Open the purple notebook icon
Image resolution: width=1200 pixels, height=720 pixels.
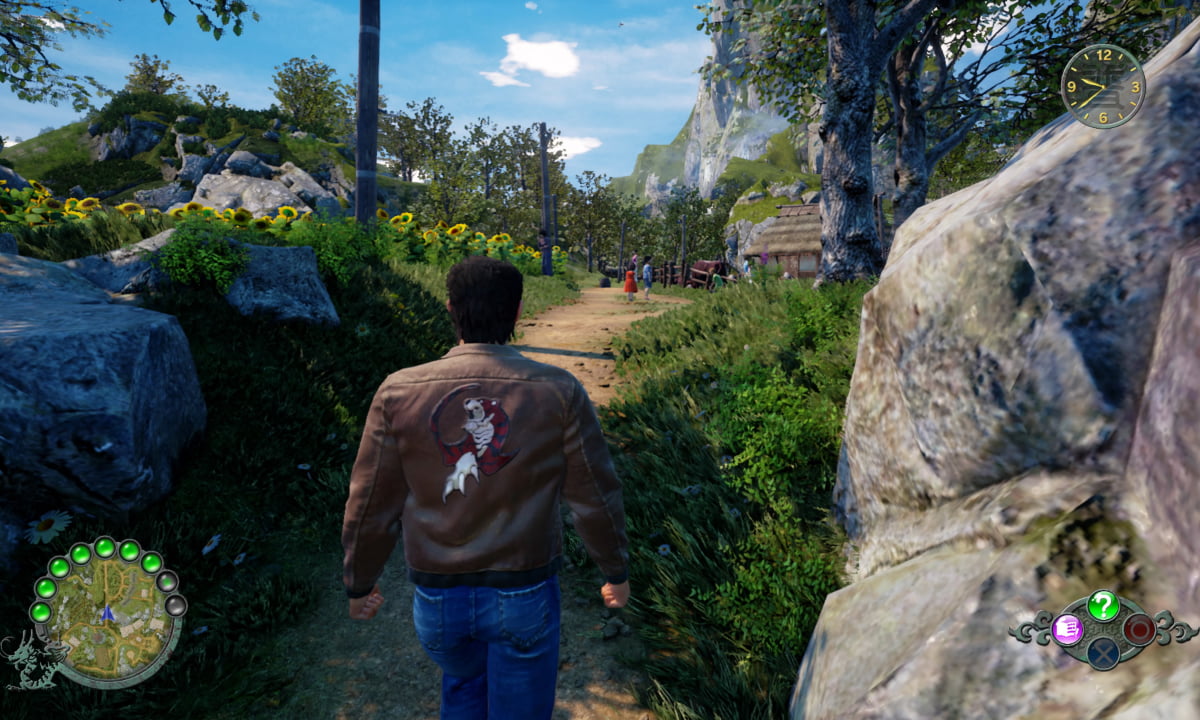click(1068, 629)
